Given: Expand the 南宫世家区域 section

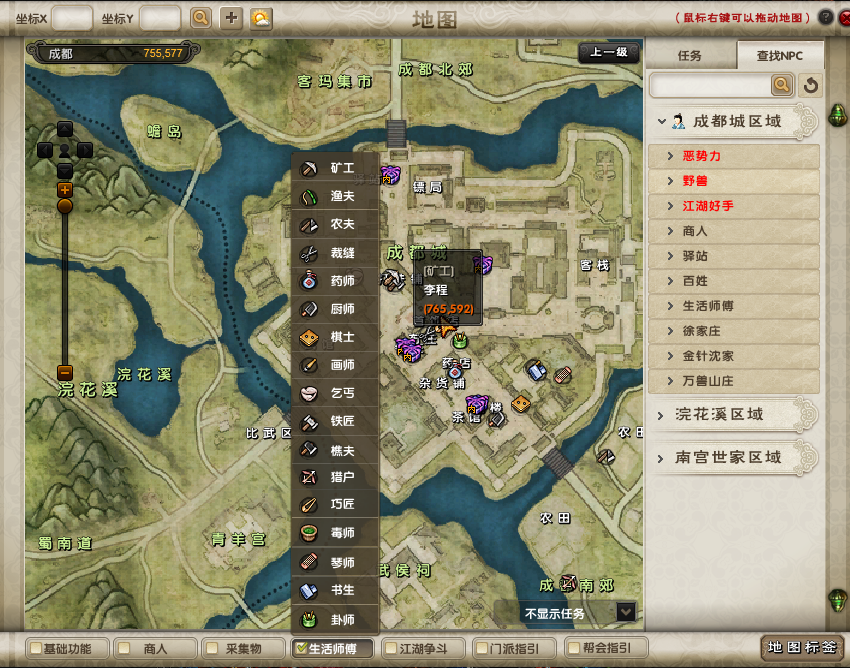Looking at the screenshot, I should click(x=661, y=457).
